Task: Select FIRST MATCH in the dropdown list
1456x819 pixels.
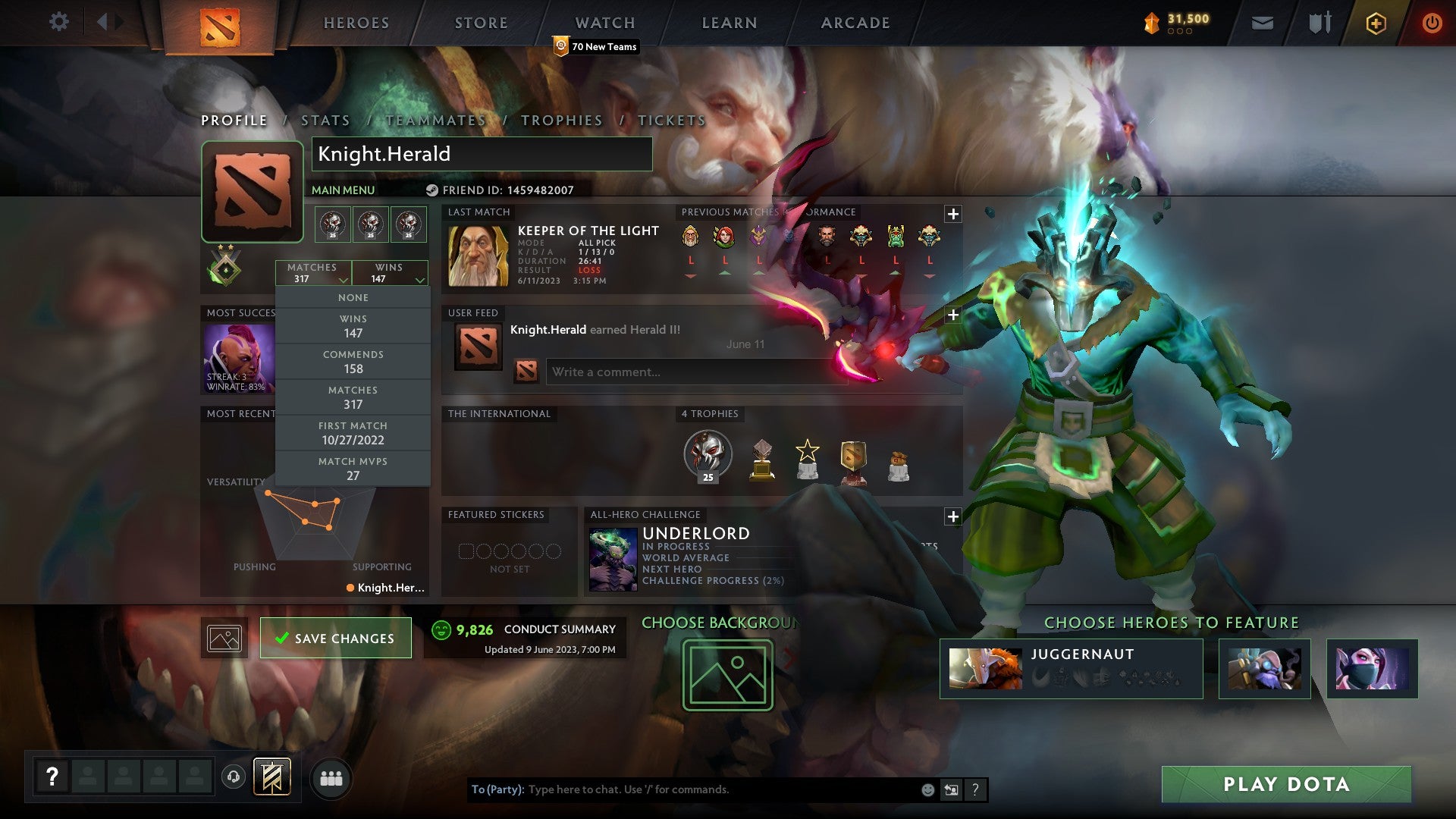Action: pos(353,432)
